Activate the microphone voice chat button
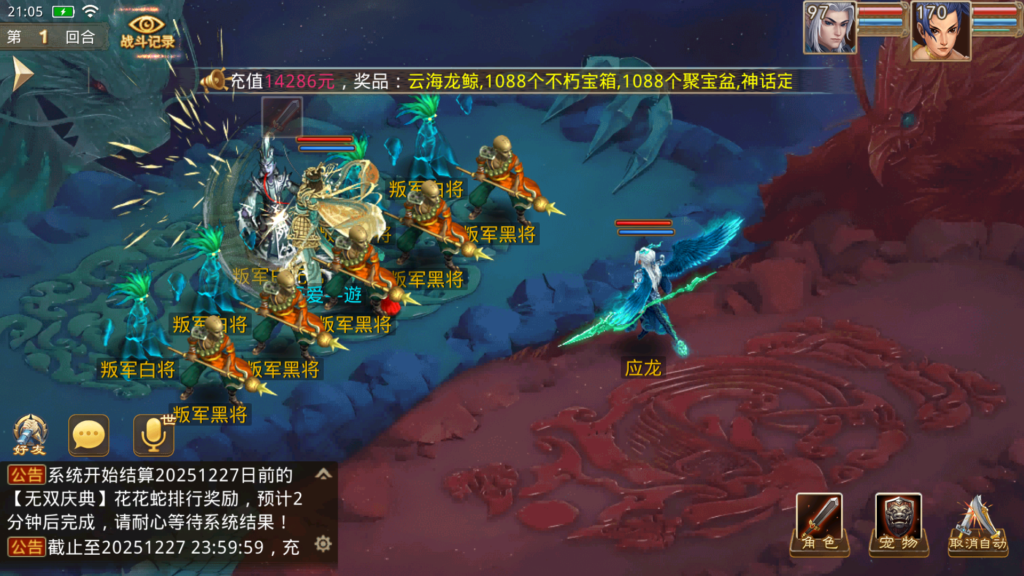This screenshot has width=1024, height=576. [x=153, y=435]
